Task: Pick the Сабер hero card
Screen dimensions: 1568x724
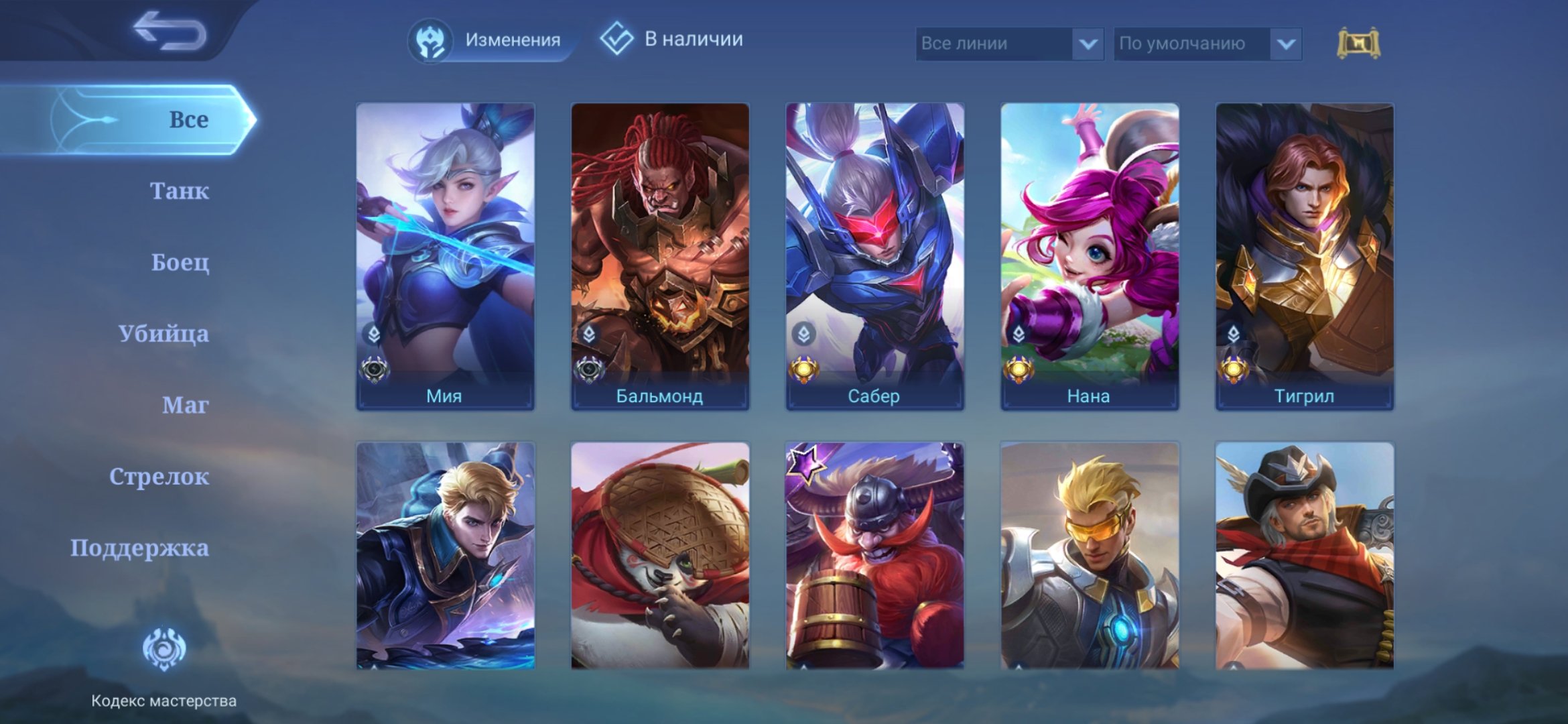Action: pos(874,255)
